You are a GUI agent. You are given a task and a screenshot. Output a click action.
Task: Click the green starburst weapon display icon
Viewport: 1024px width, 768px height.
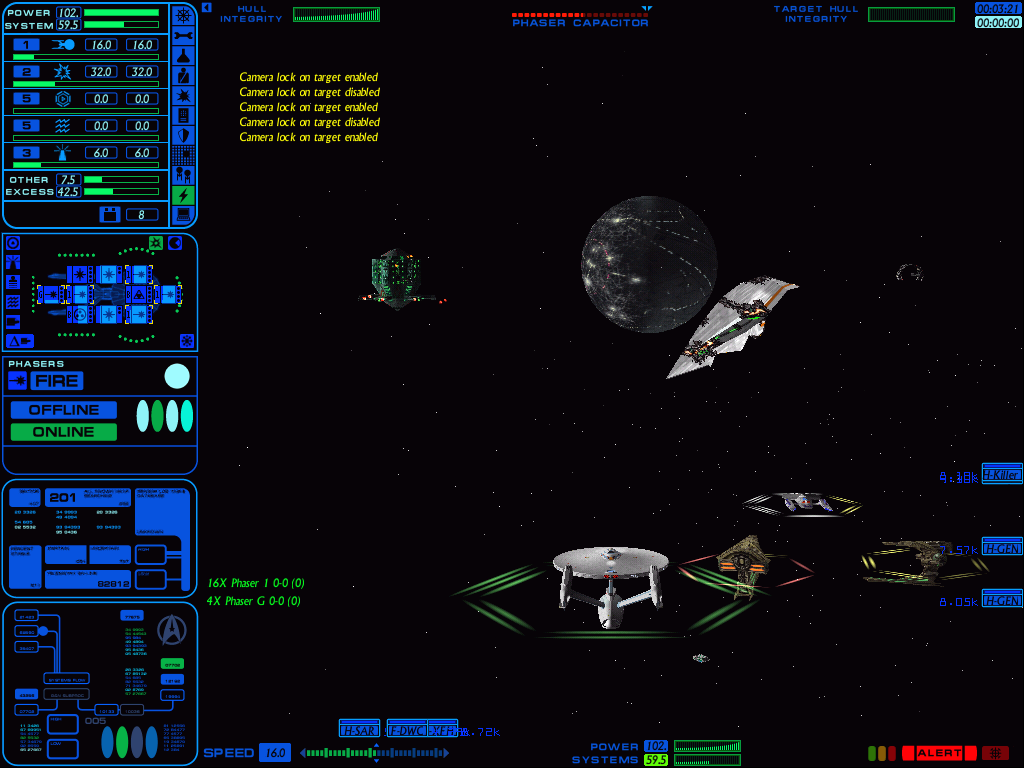click(156, 243)
